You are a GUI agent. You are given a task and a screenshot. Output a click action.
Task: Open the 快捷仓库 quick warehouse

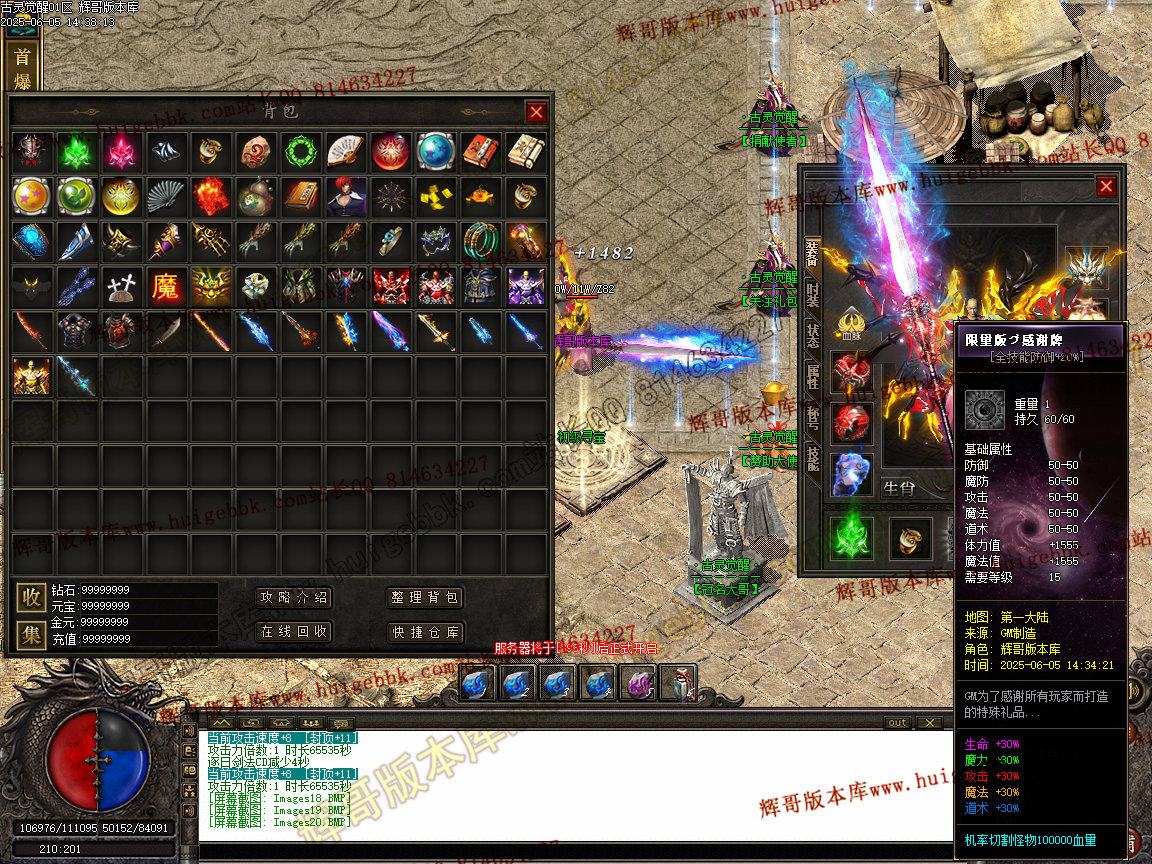tap(425, 632)
